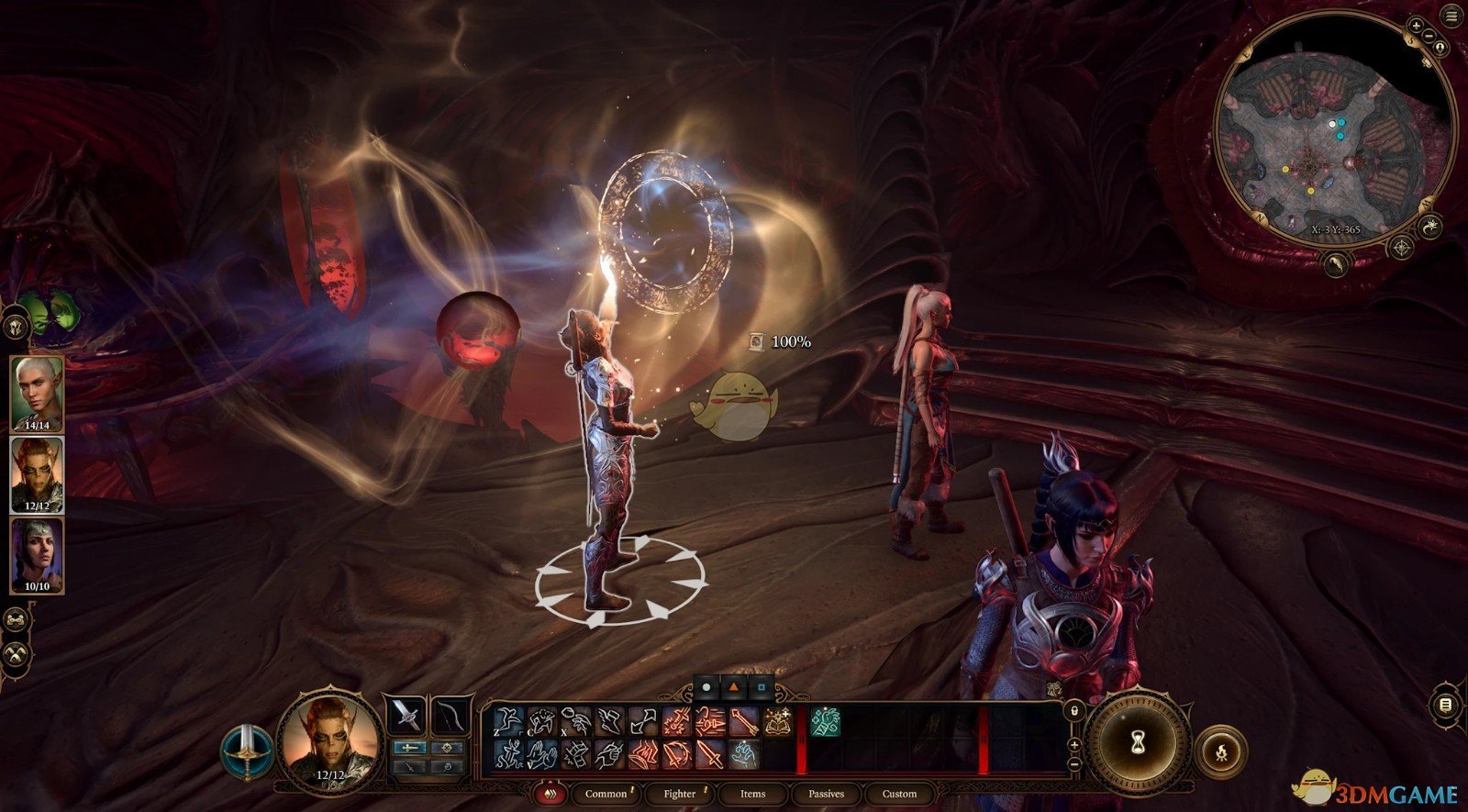This screenshot has height=812, width=1468.
Task: Select the ranged bow weapon slot
Action: click(450, 717)
